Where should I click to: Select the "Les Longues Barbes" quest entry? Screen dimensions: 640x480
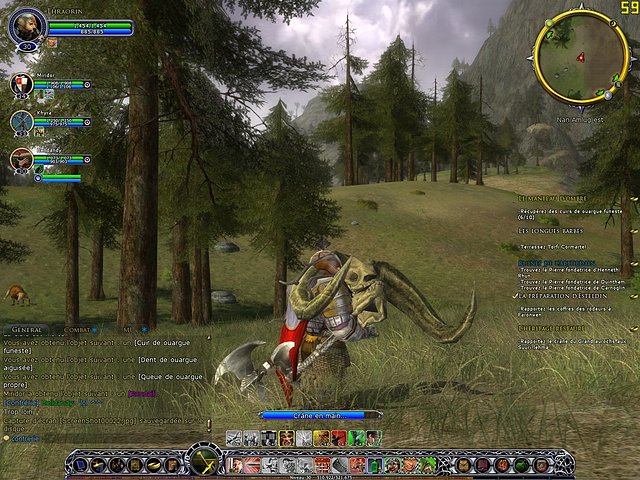(x=551, y=231)
